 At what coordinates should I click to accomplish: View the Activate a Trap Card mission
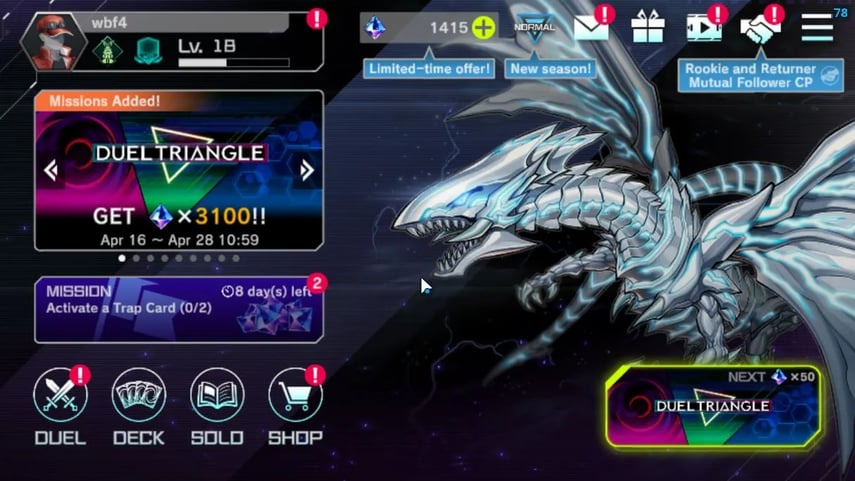coord(178,310)
